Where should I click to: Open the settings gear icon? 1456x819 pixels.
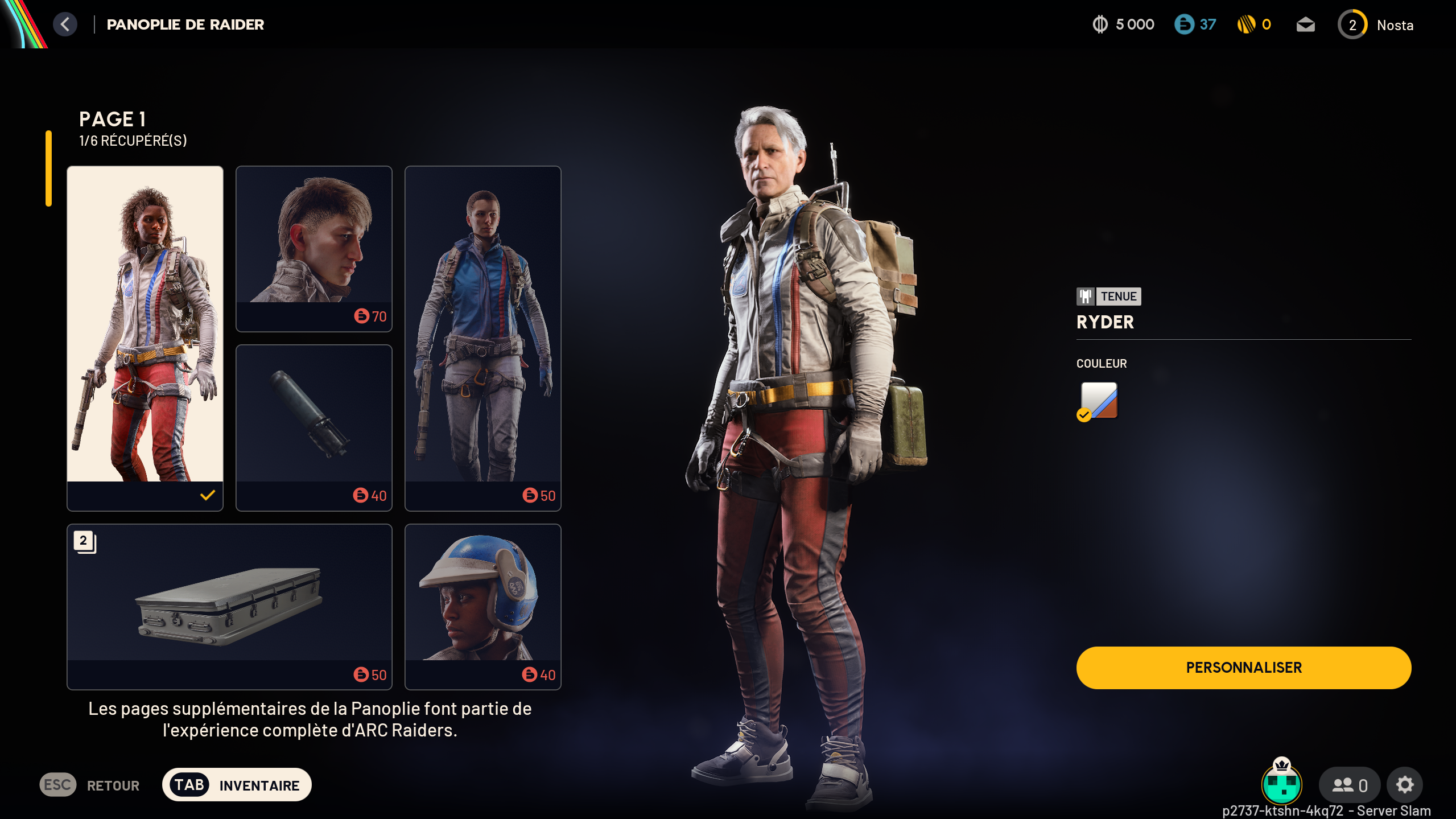coord(1404,785)
